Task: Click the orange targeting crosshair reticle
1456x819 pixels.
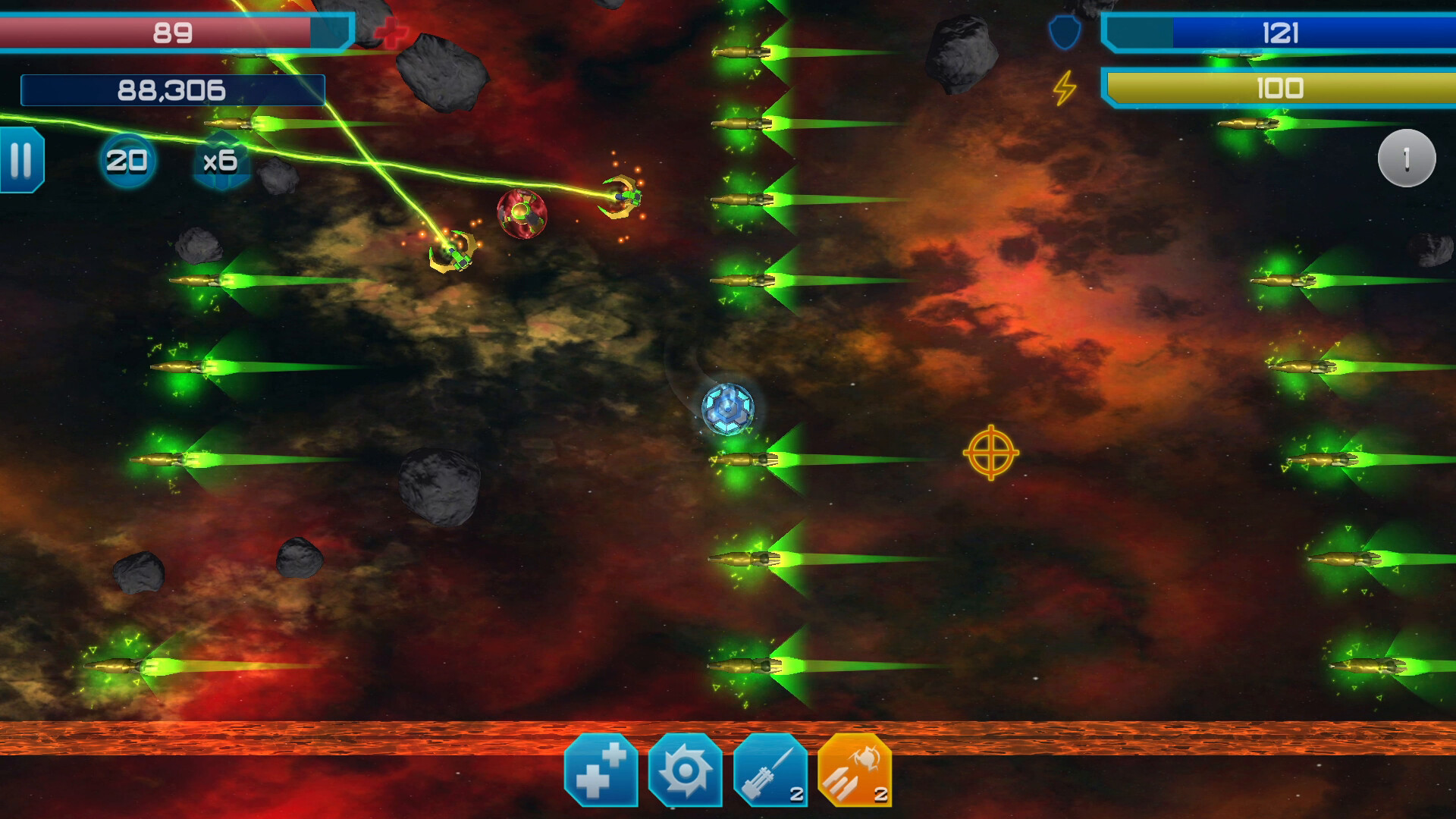Action: tap(991, 453)
